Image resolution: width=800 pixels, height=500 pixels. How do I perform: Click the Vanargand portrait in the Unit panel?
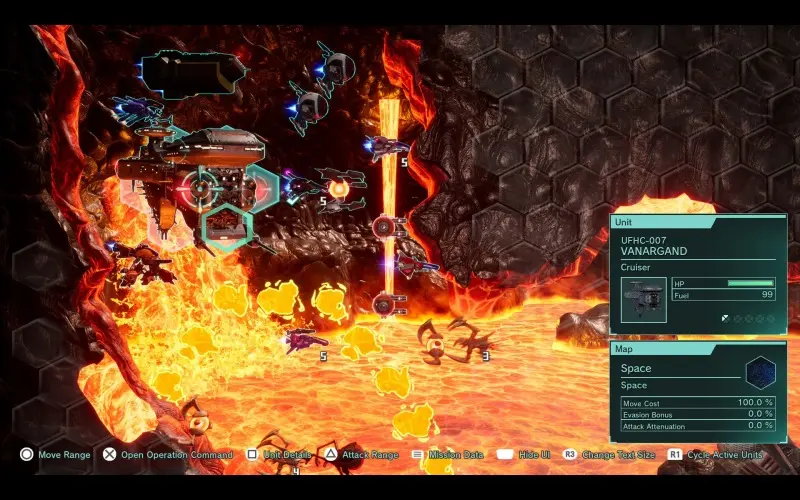[643, 300]
